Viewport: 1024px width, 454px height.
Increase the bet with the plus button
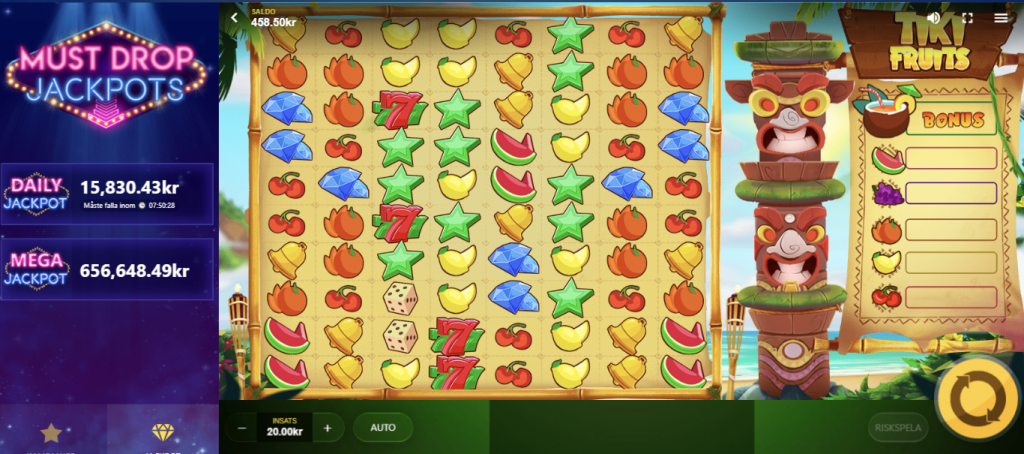(327, 428)
